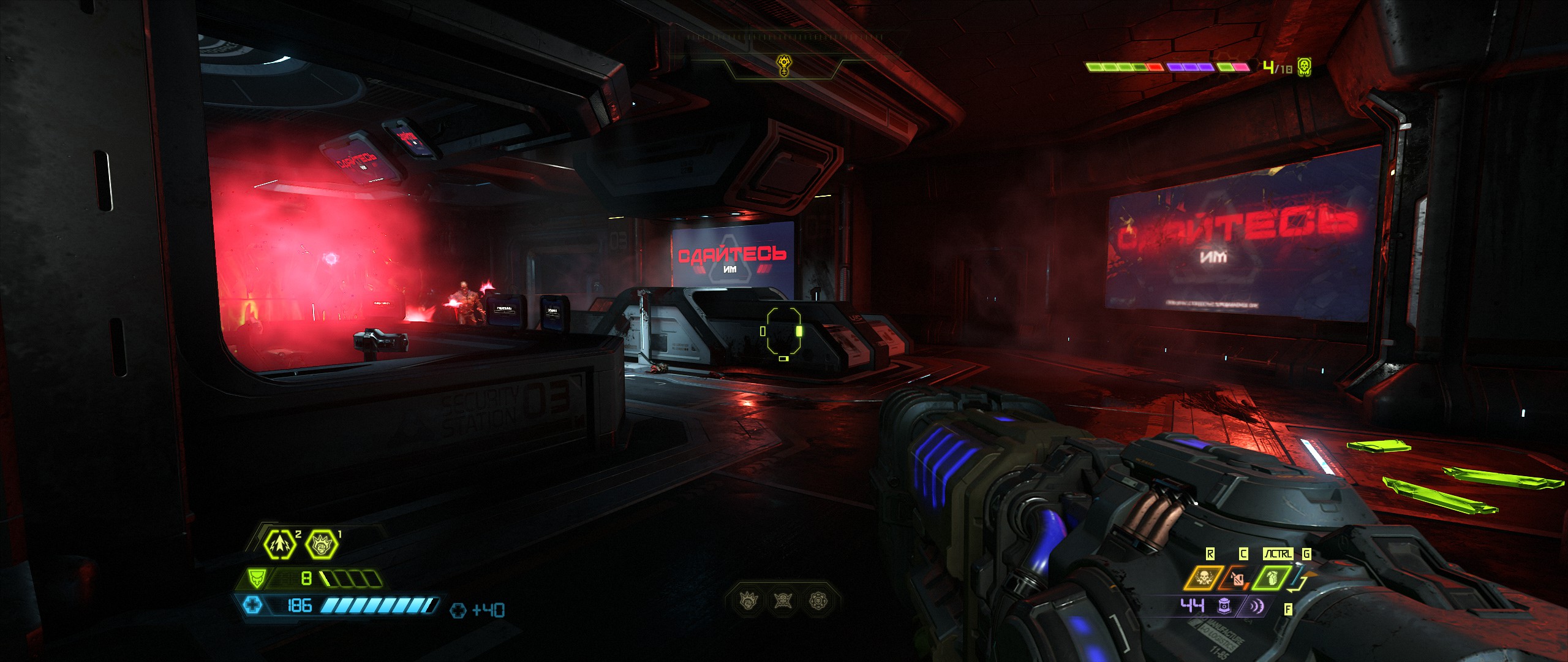Select the green armor shield icon

(256, 578)
